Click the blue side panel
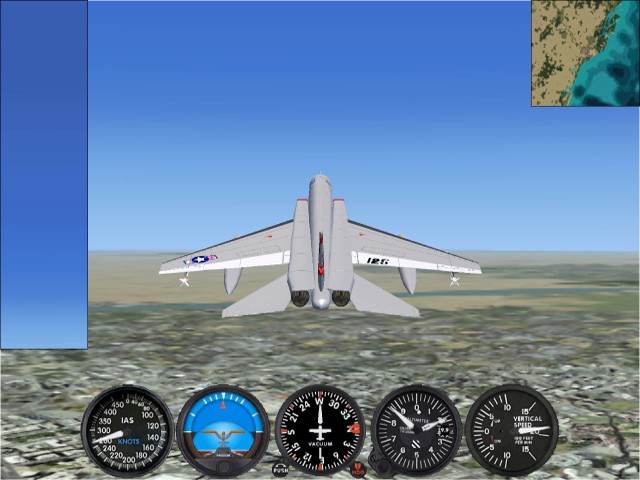The image size is (640, 480). [43, 175]
